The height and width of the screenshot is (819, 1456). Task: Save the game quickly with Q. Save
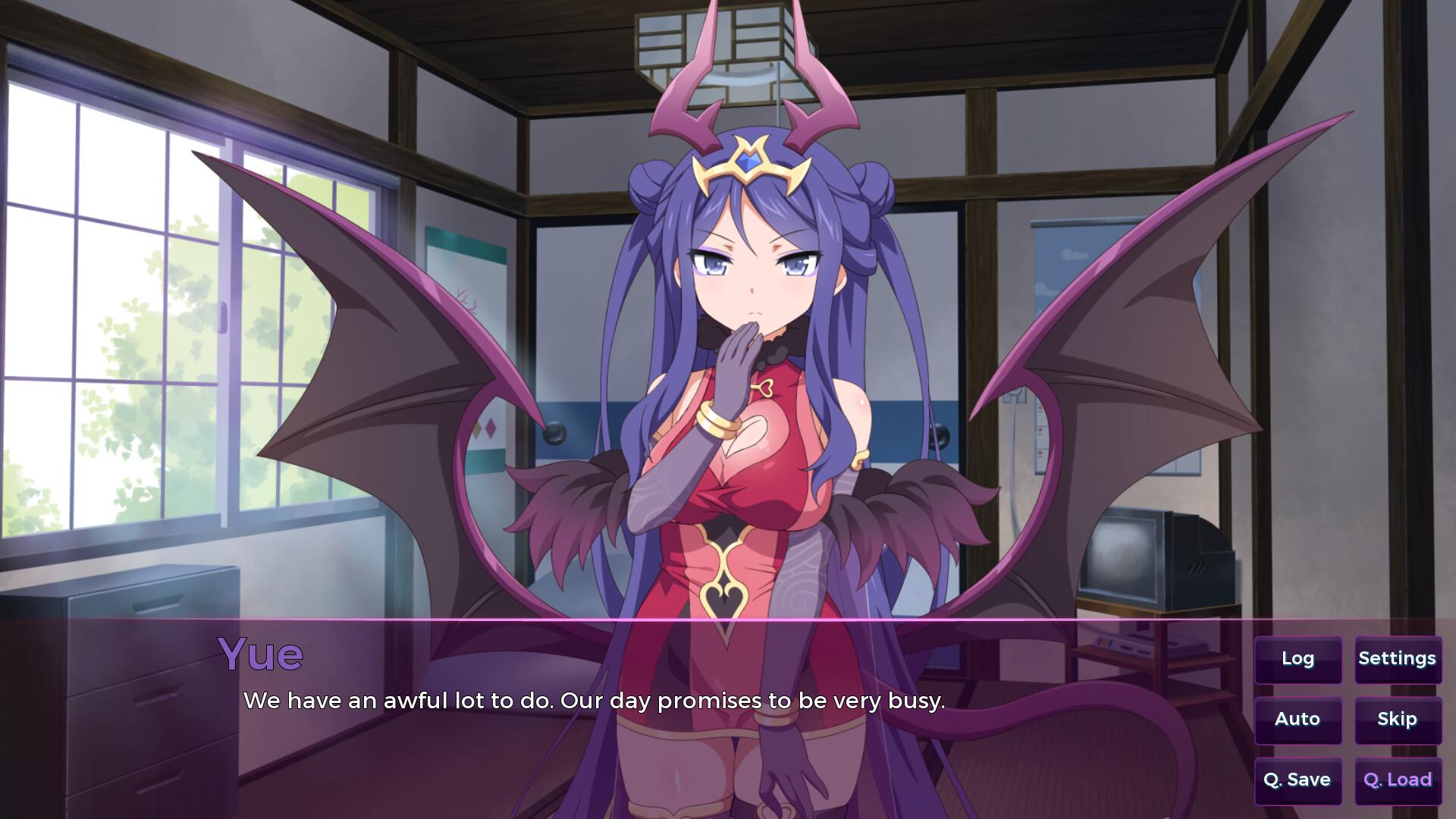click(1298, 780)
